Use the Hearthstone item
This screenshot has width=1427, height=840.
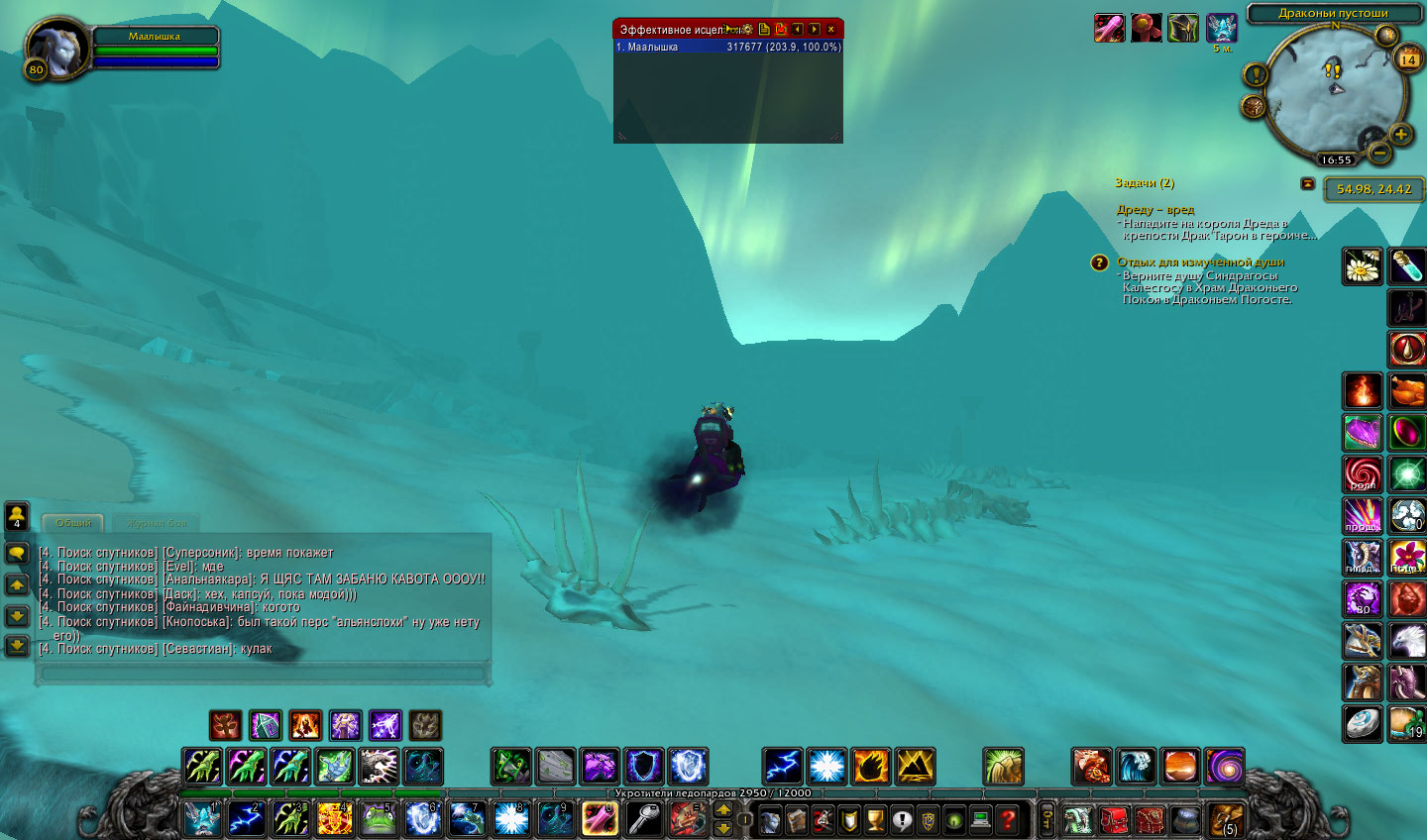coord(1362,724)
